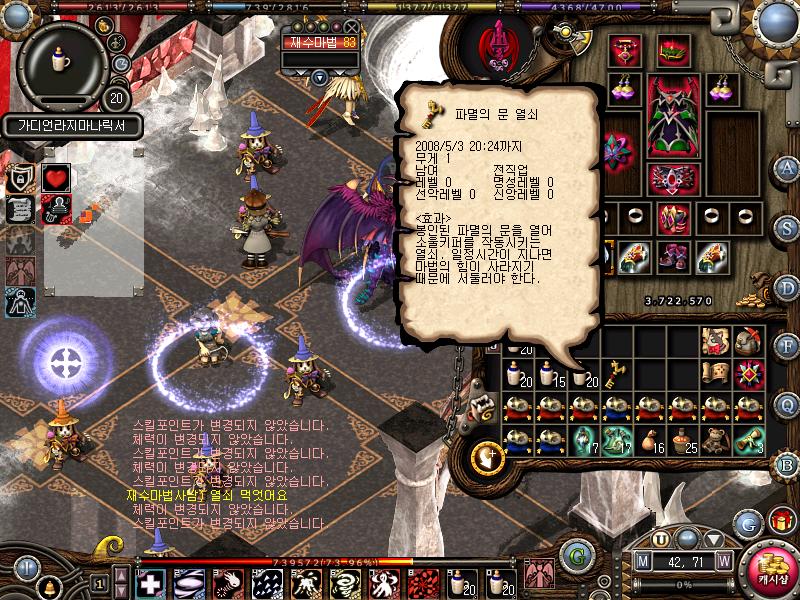Close the 재수마법 target panel
Screen dimensions: 800x600
(x=351, y=27)
